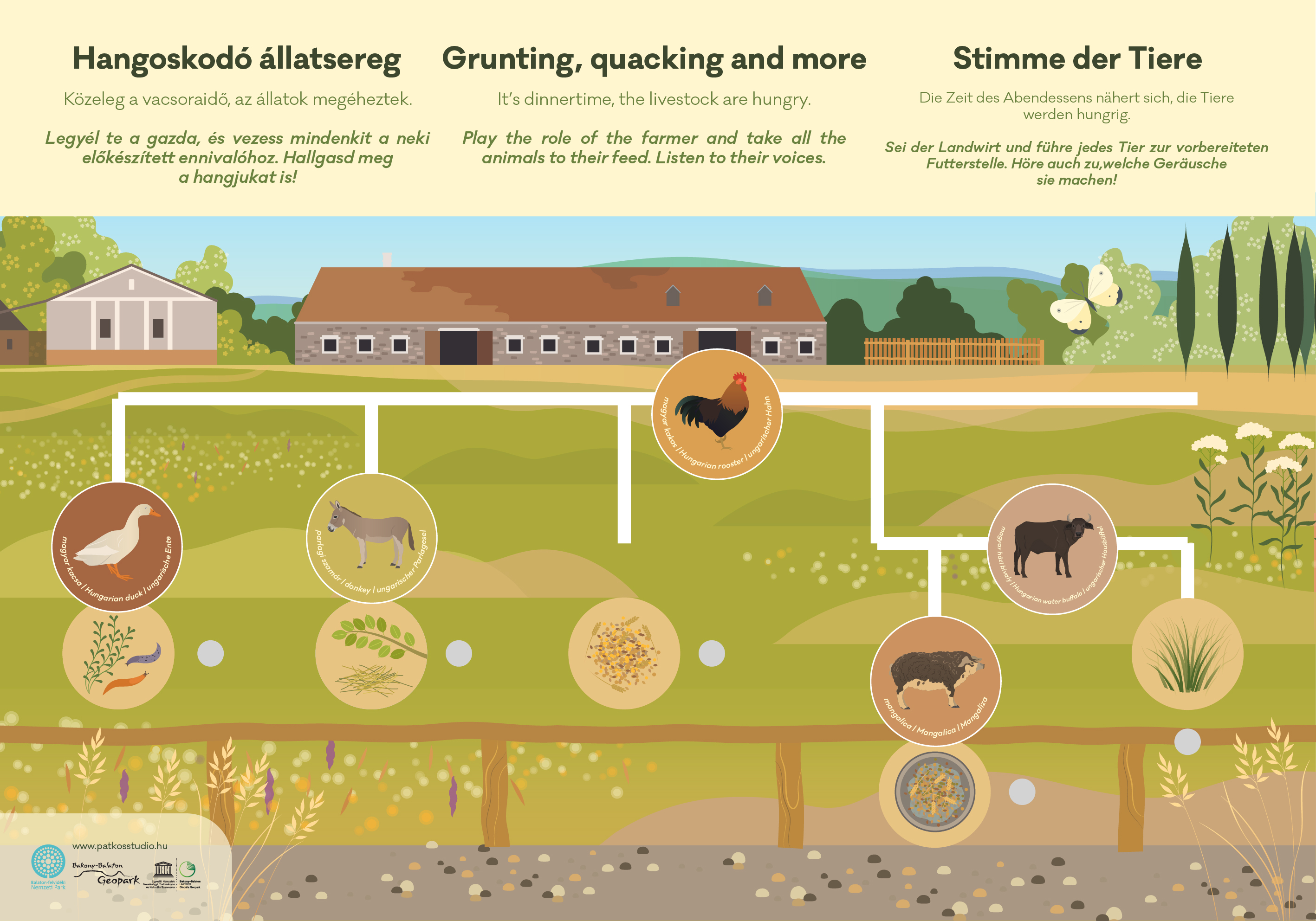Screen dimensions: 1316x921
Task: Pick the Hungarian rooster token
Action: [x=717, y=414]
